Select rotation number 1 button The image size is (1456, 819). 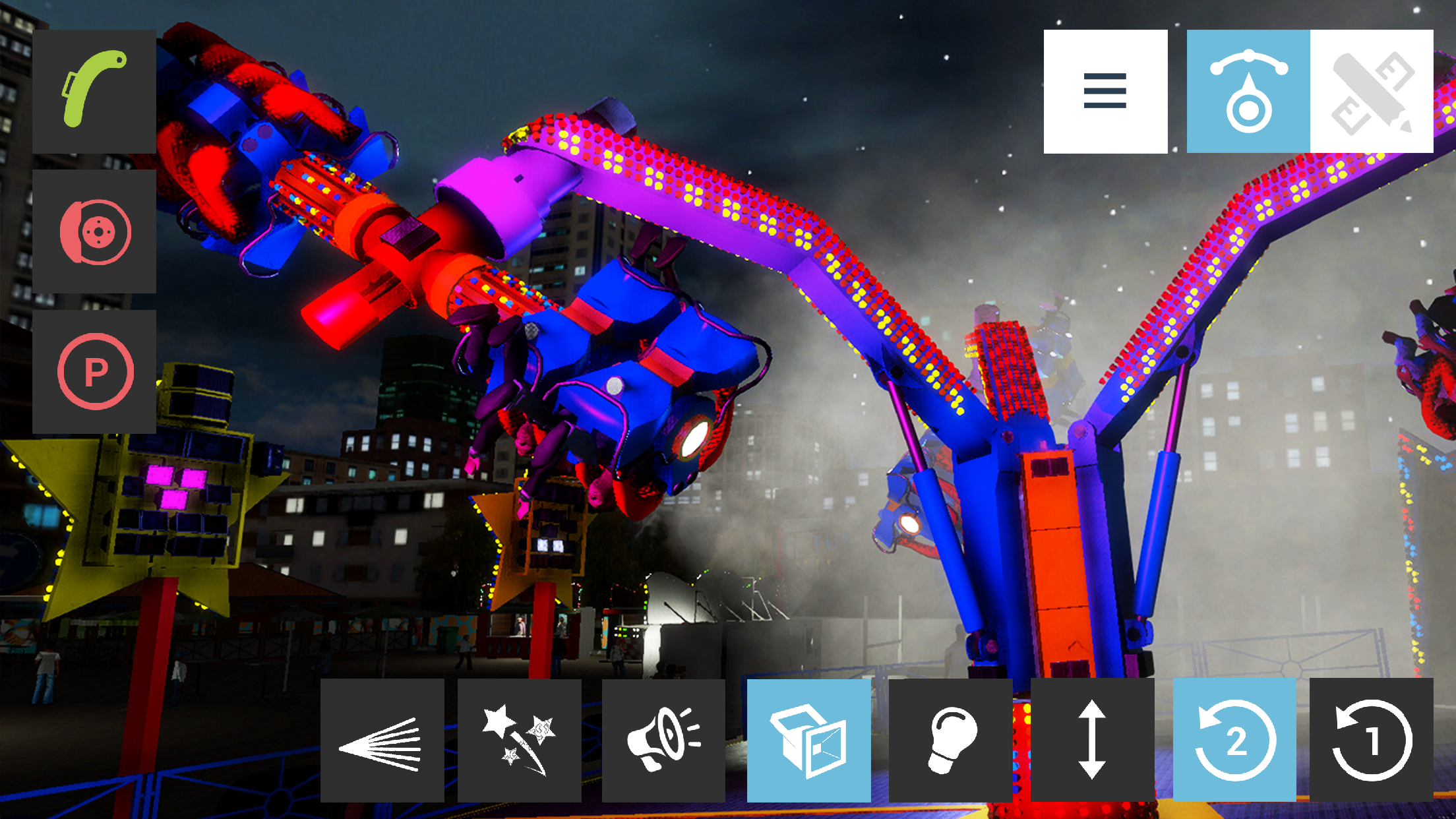[1372, 741]
